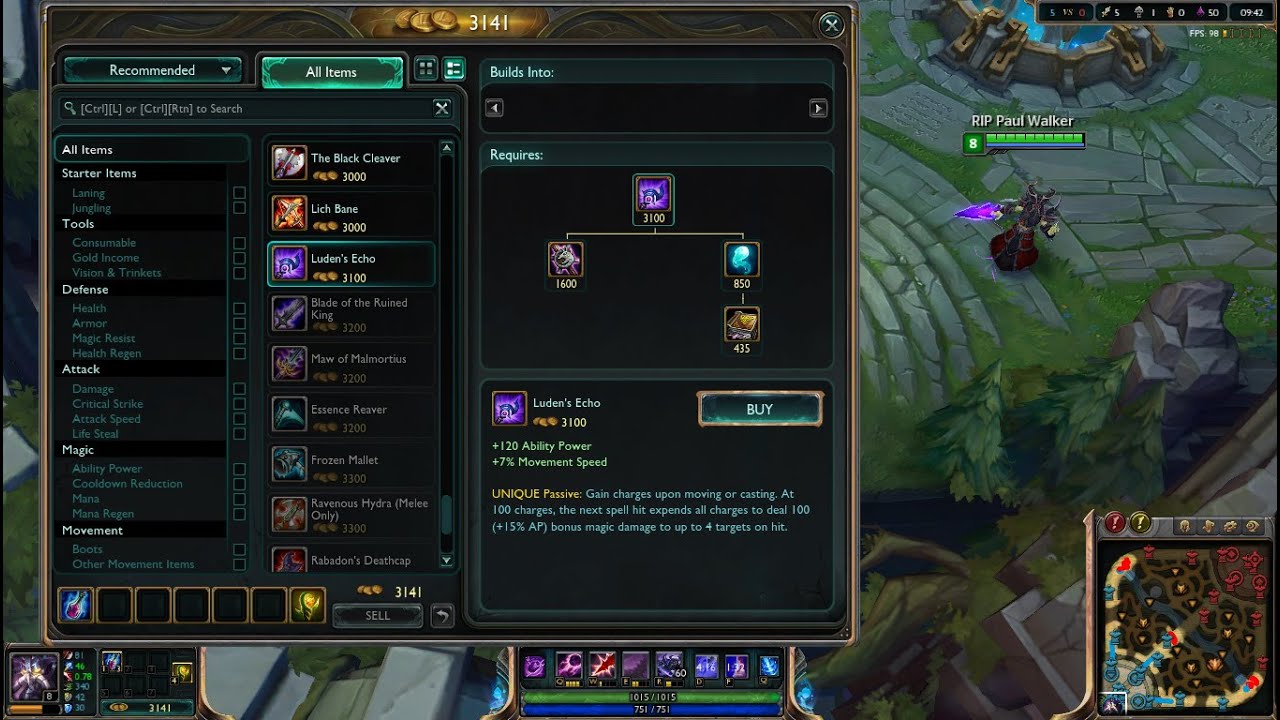
Task: Select The Black Cleaver item icon
Action: (x=289, y=162)
